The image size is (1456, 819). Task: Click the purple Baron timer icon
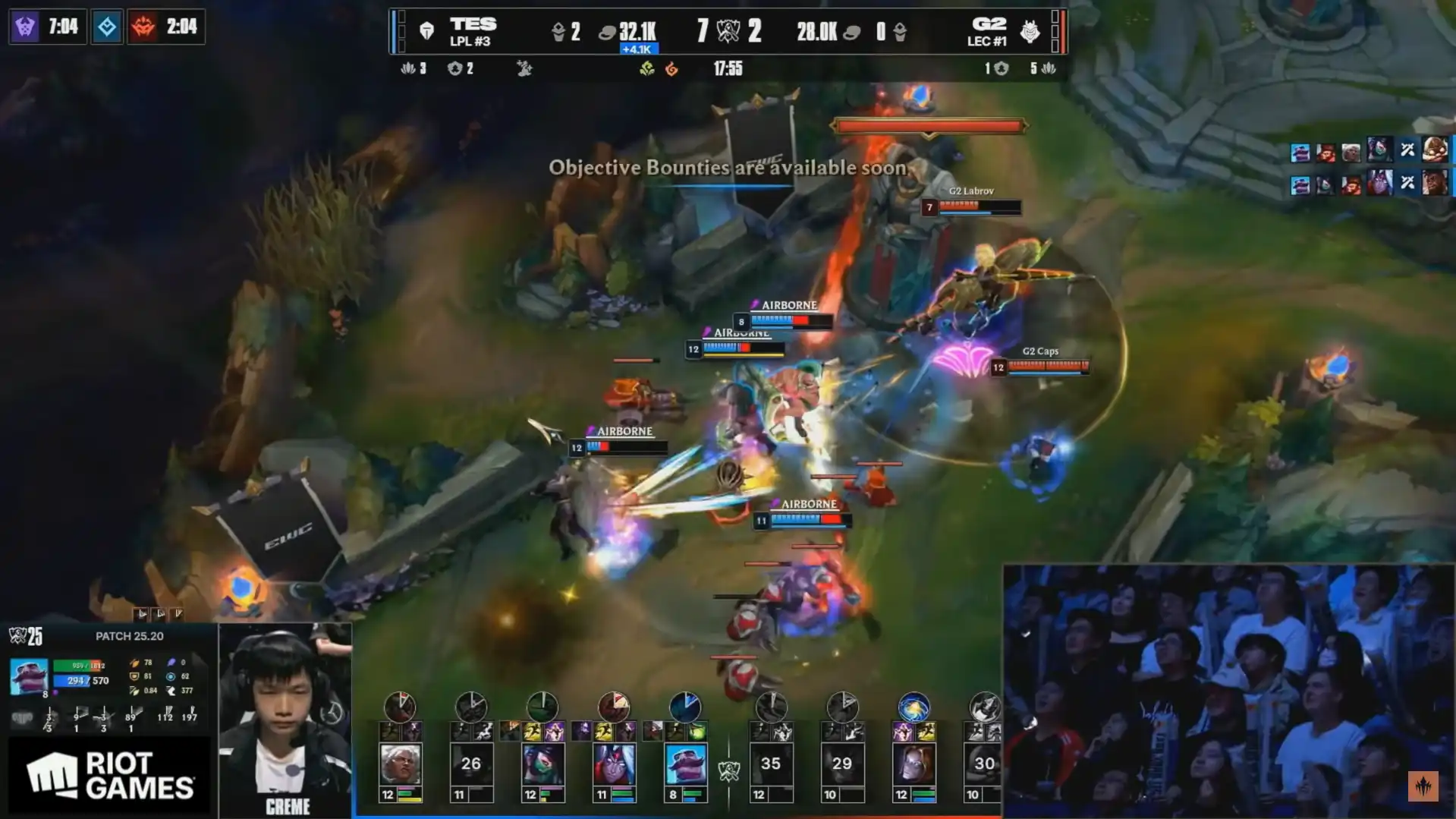click(25, 27)
